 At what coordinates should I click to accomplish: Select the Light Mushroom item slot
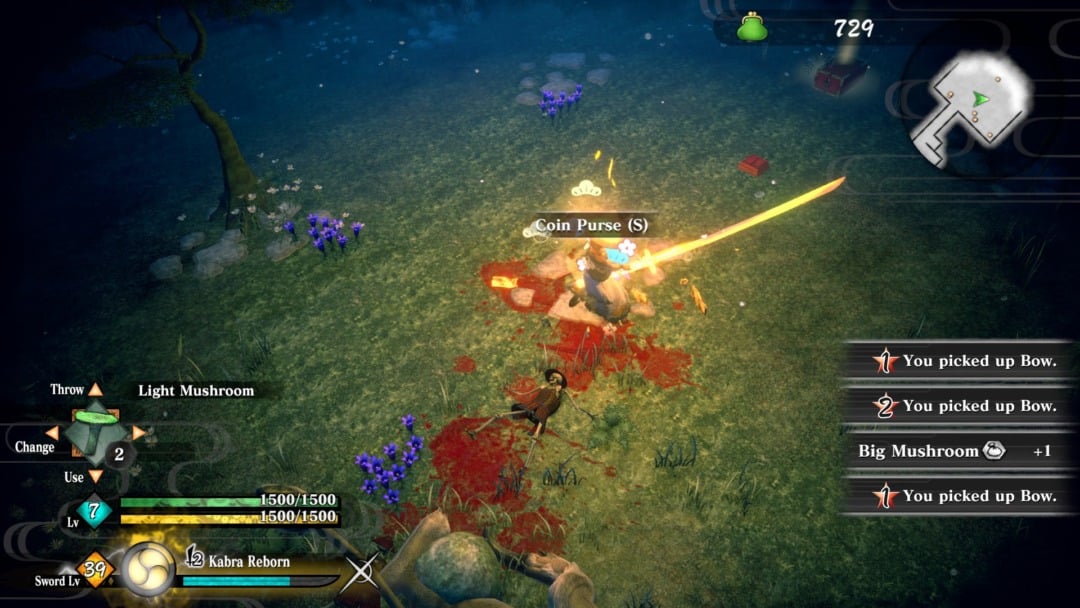[95, 432]
